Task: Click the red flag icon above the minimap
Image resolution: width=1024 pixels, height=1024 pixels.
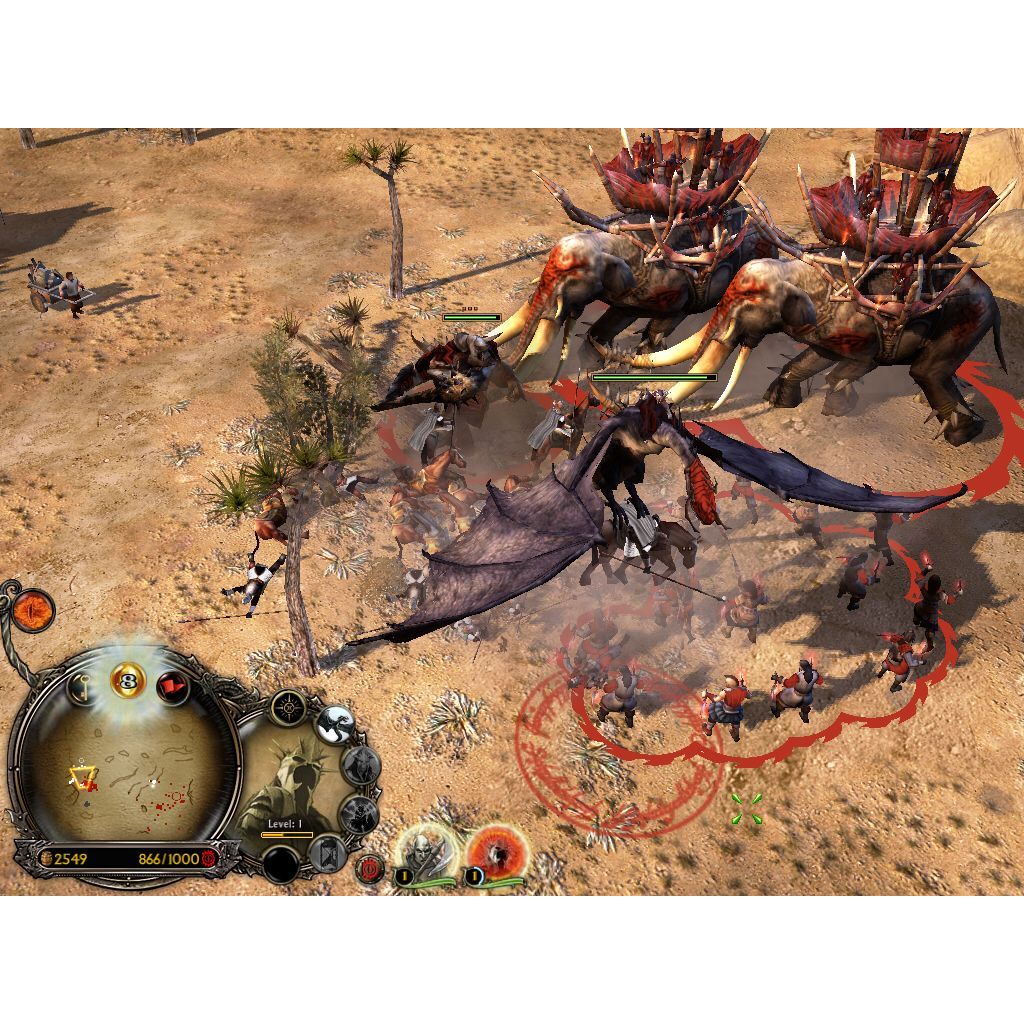Action: pyautogui.click(x=173, y=687)
